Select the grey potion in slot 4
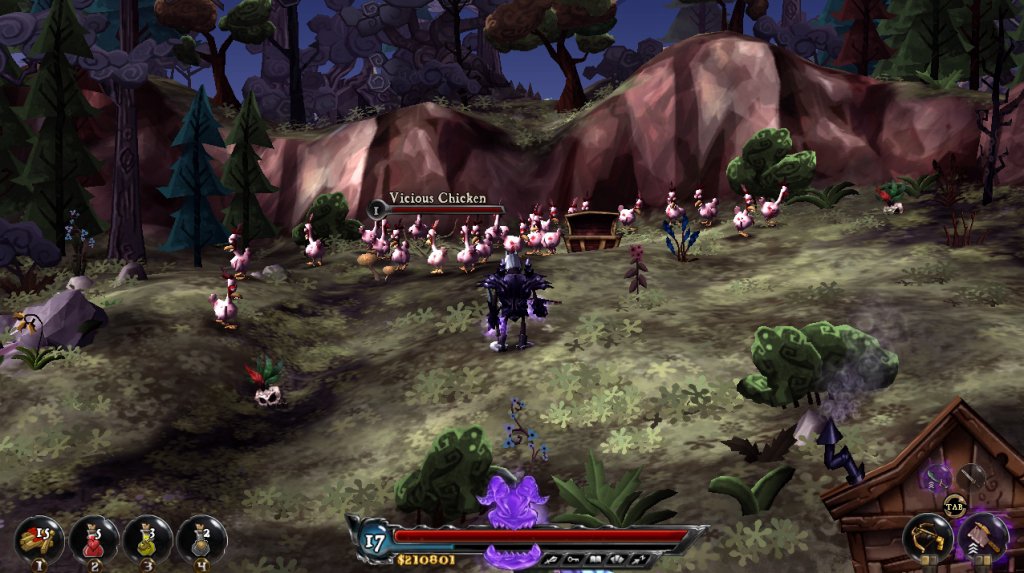Image resolution: width=1024 pixels, height=573 pixels. pos(201,539)
